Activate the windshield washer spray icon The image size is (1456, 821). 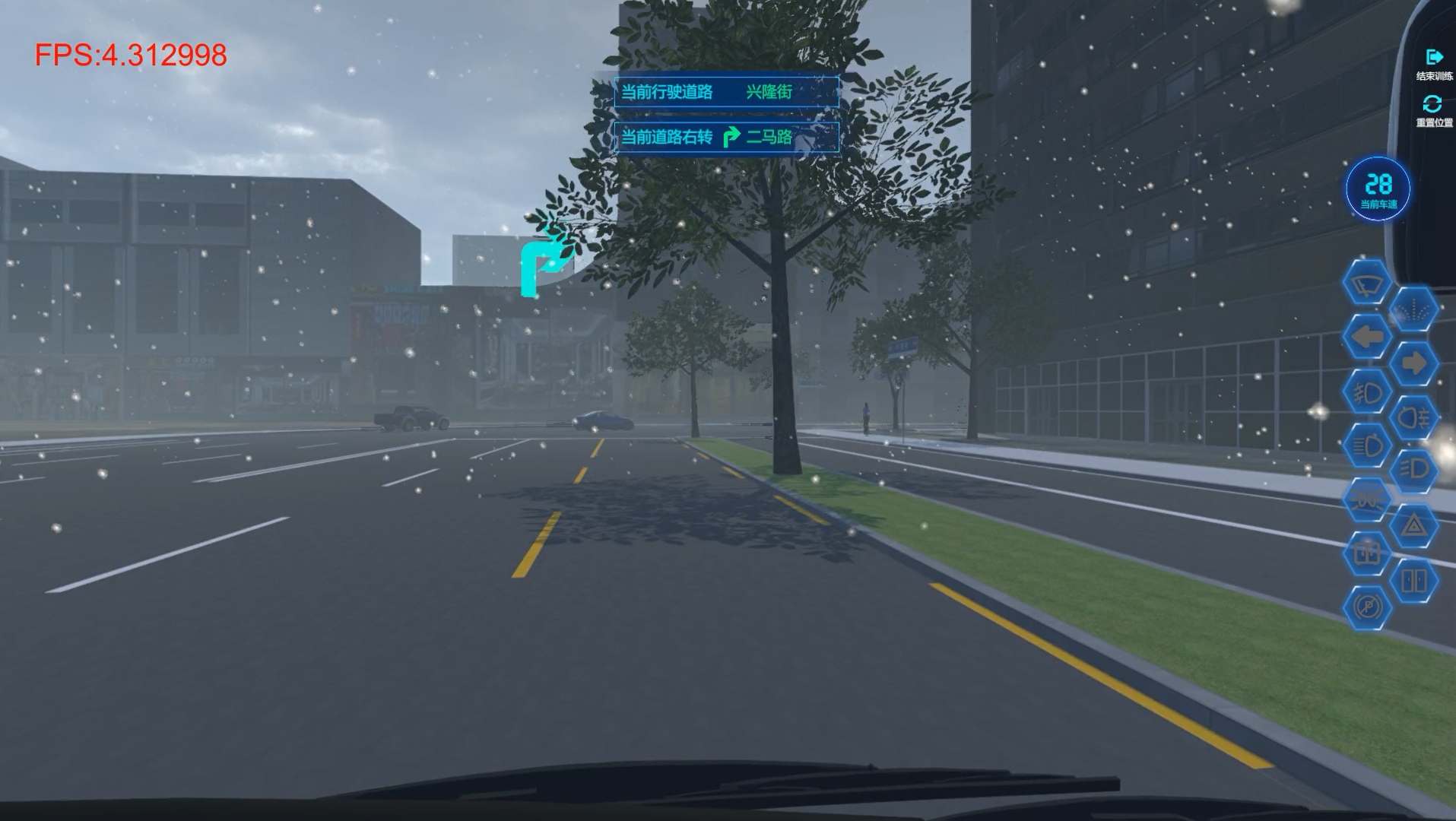1413,310
